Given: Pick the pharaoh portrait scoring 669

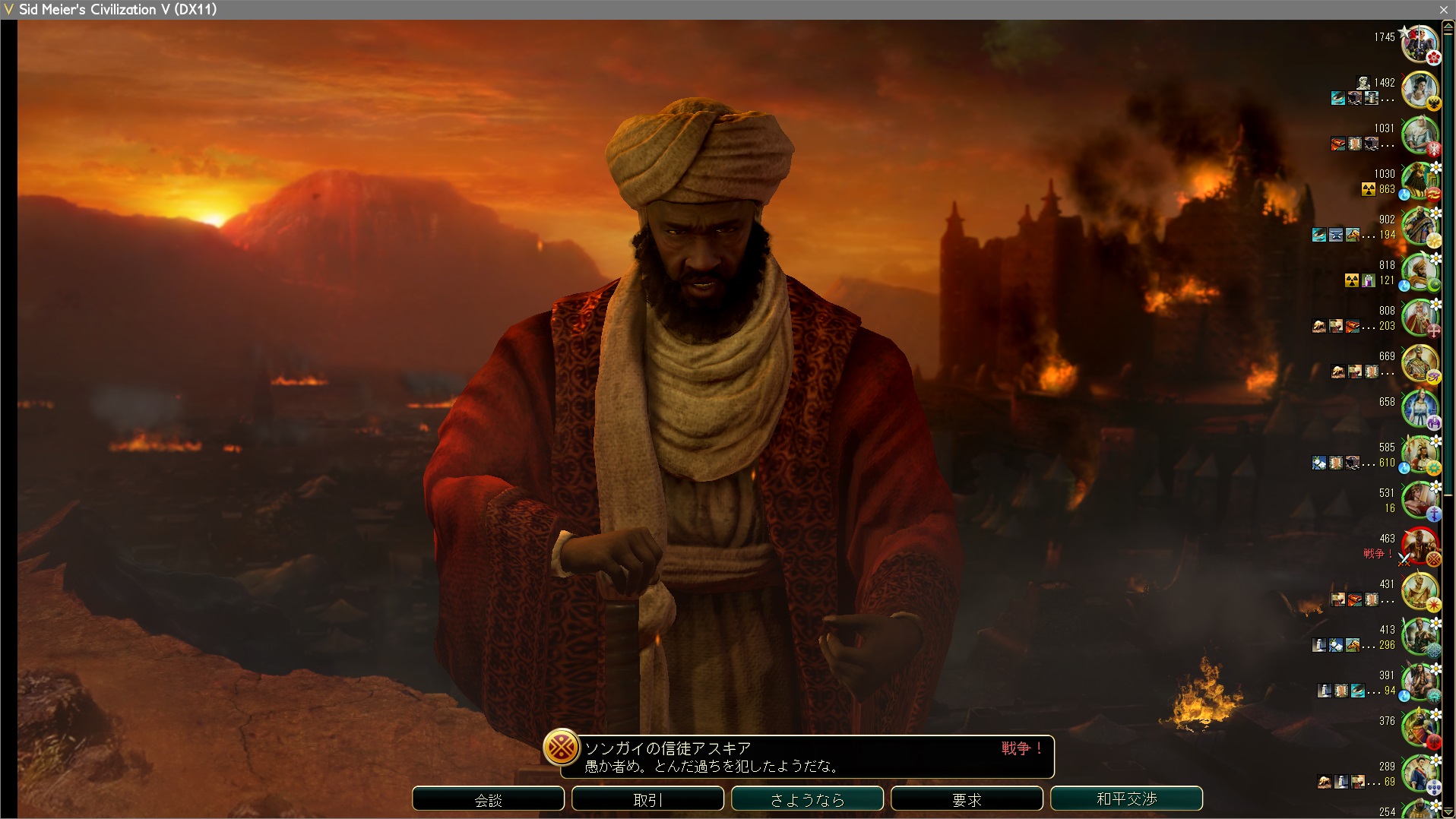Looking at the screenshot, I should pos(1419,363).
